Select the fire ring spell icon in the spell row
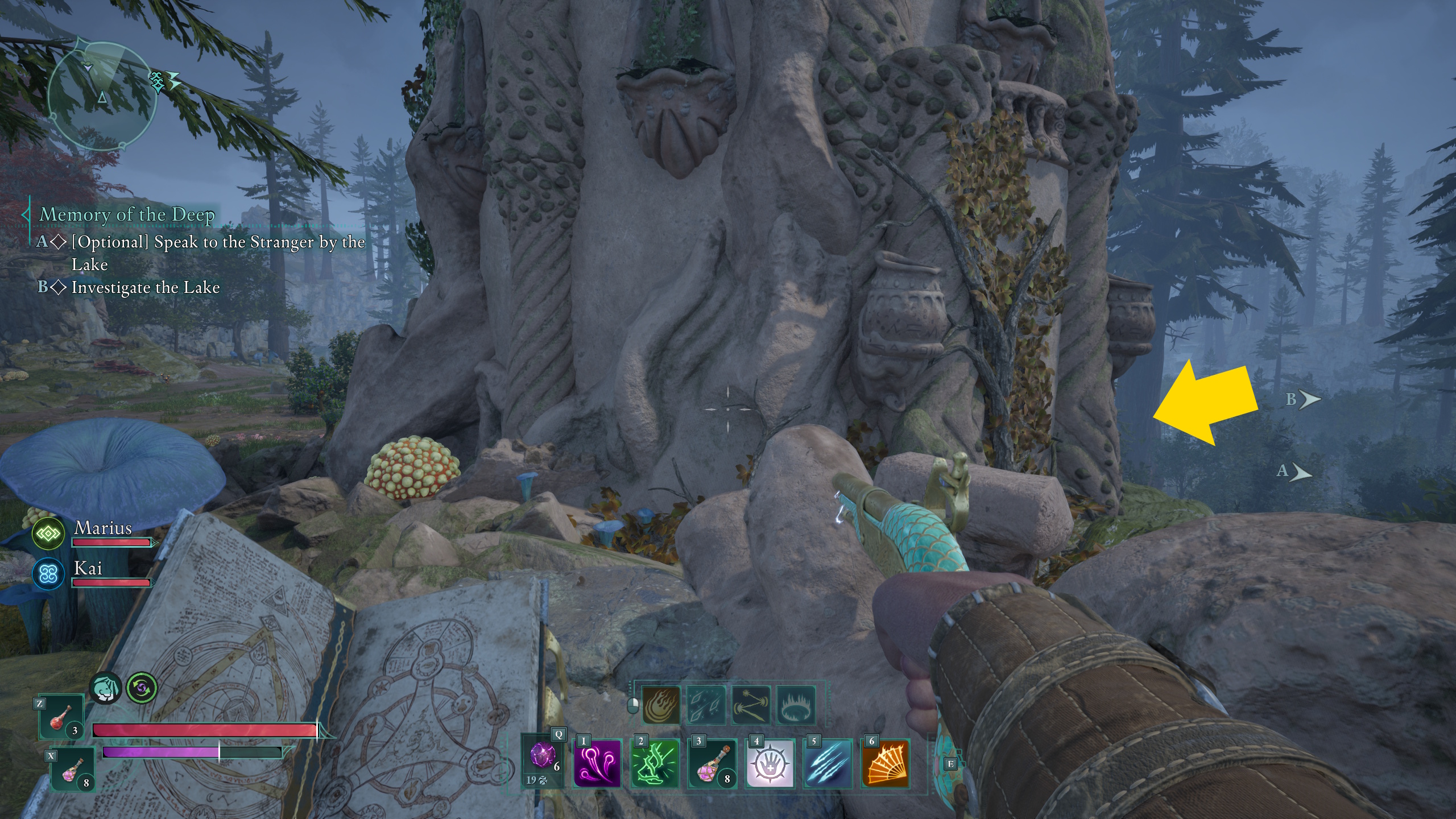 coord(795,705)
